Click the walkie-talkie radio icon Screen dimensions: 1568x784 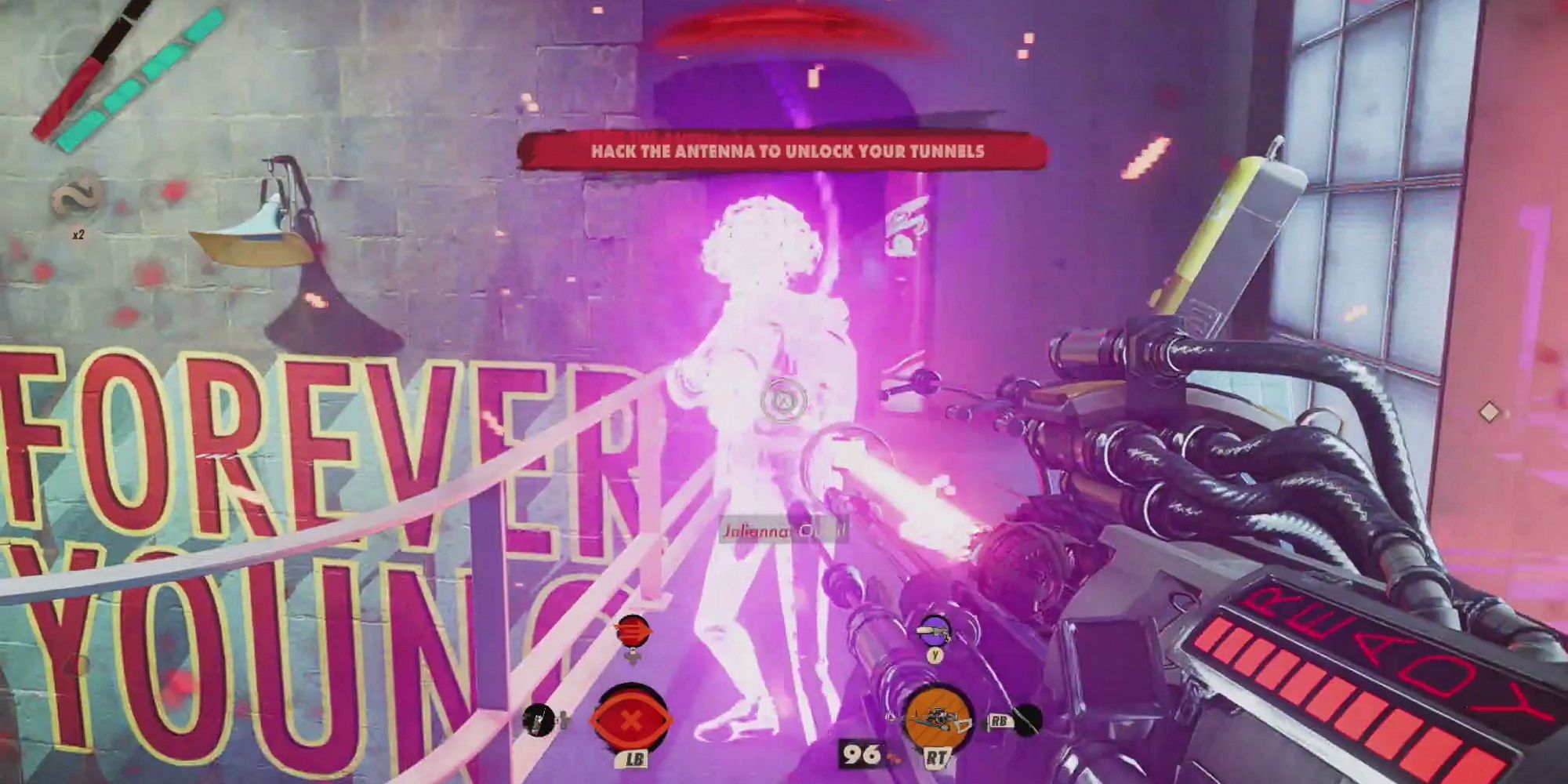pyautogui.click(x=537, y=721)
